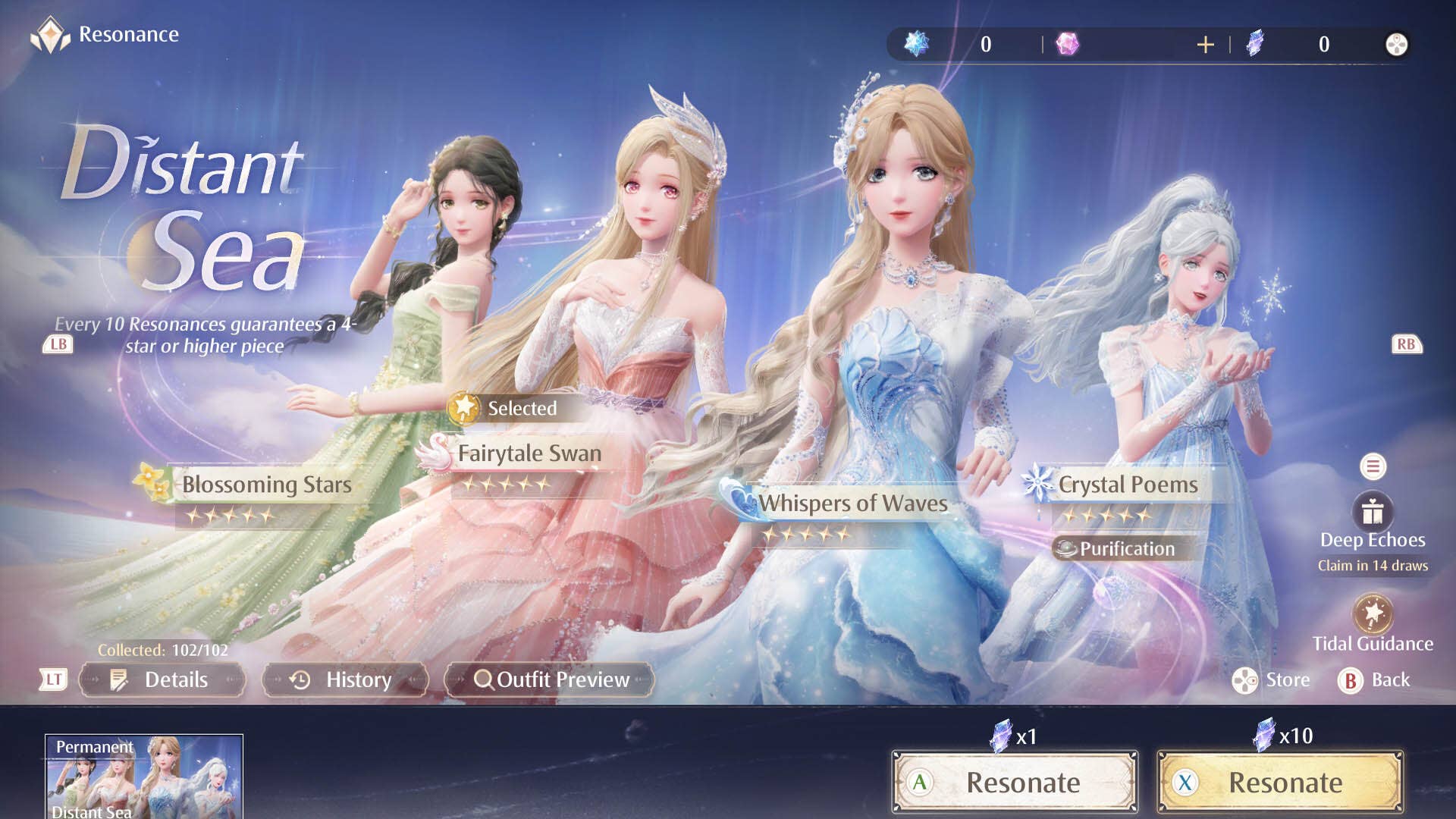Choose the Blossoming Stars outfit label
The image size is (1456, 819).
pyautogui.click(x=266, y=485)
